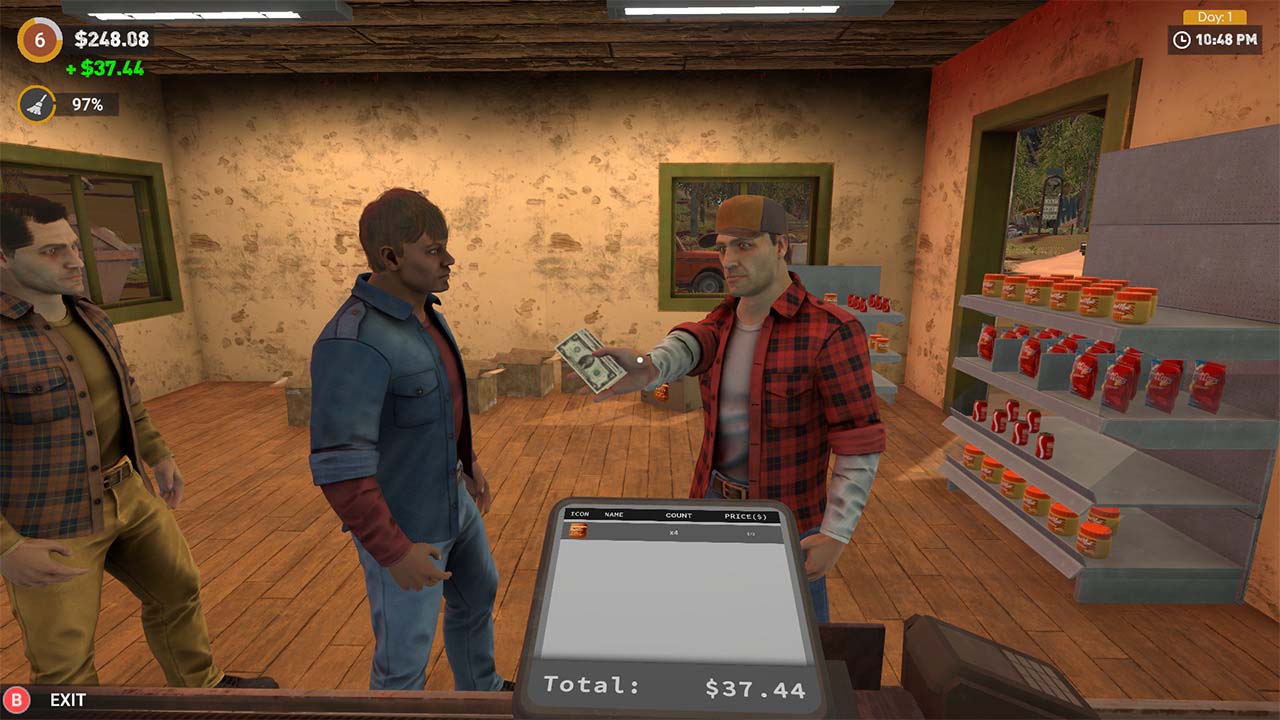
Task: Click the peanut butter item icon on register screen
Action: pos(578,532)
